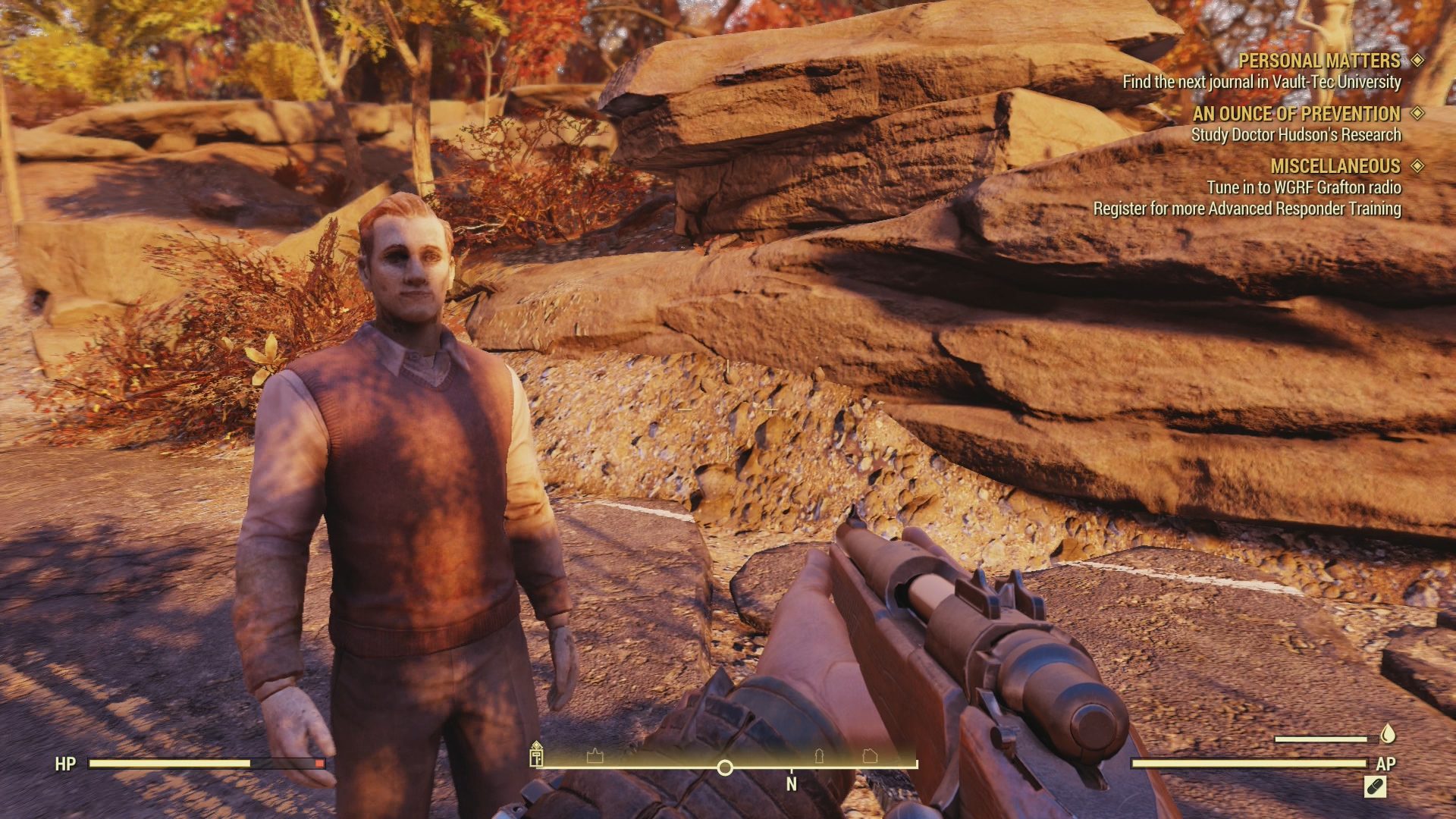Click the church tower marker on the compass

click(x=817, y=757)
